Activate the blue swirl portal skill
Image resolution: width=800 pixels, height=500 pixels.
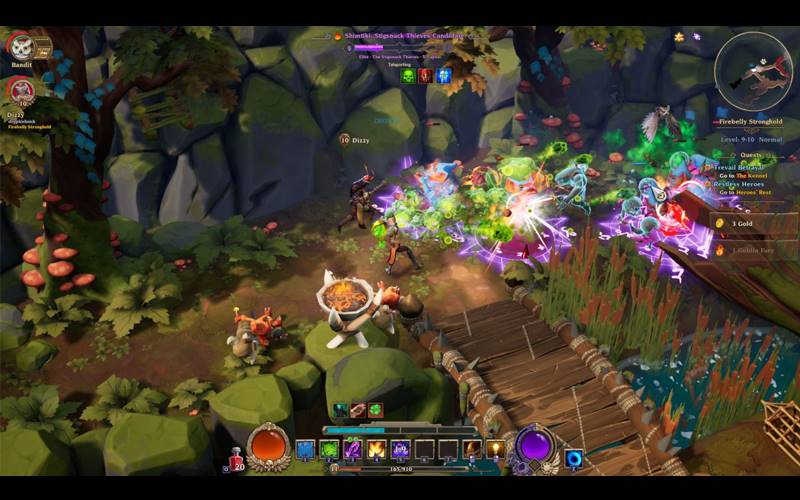[574, 458]
